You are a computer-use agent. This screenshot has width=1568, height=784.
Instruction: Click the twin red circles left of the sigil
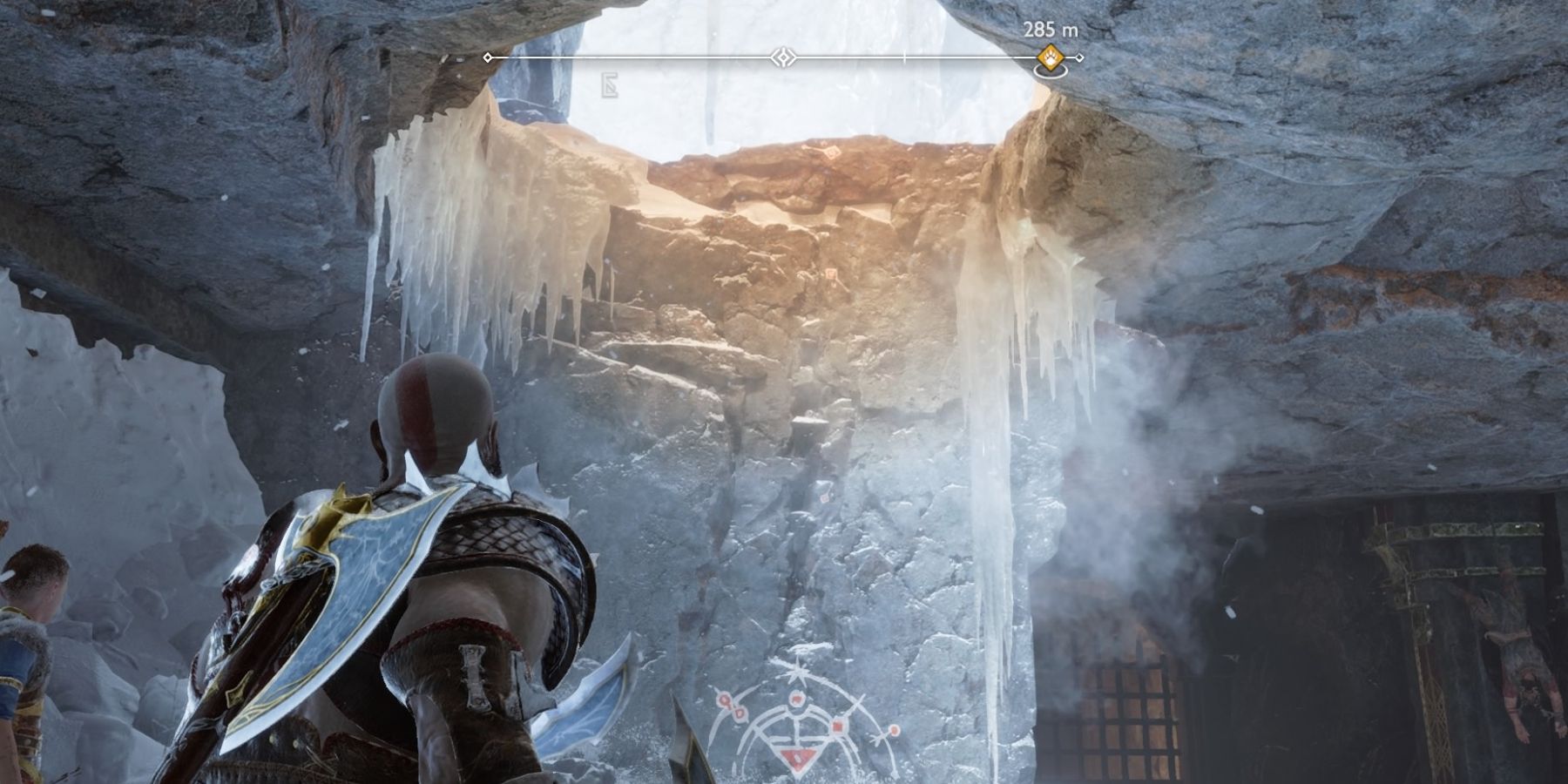coord(731,706)
